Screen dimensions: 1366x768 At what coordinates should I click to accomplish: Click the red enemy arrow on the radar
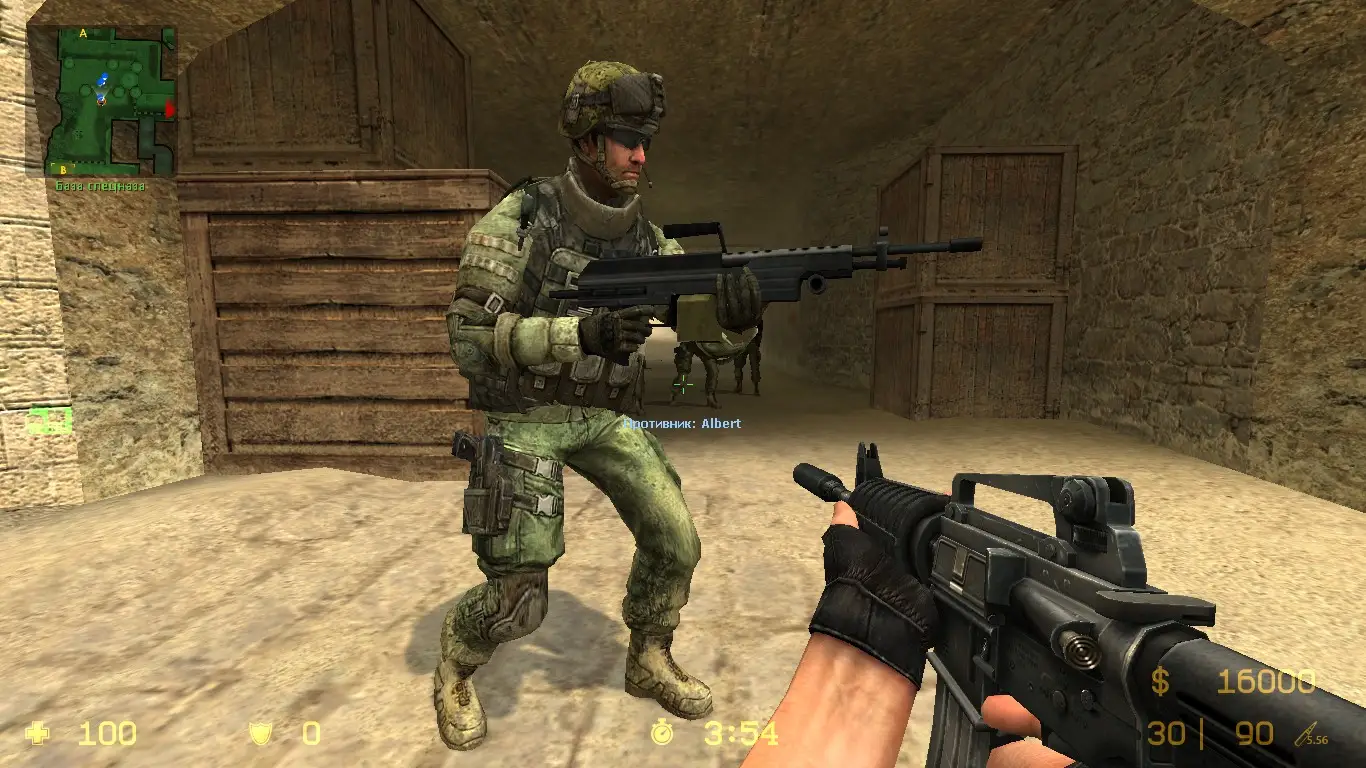pyautogui.click(x=170, y=108)
